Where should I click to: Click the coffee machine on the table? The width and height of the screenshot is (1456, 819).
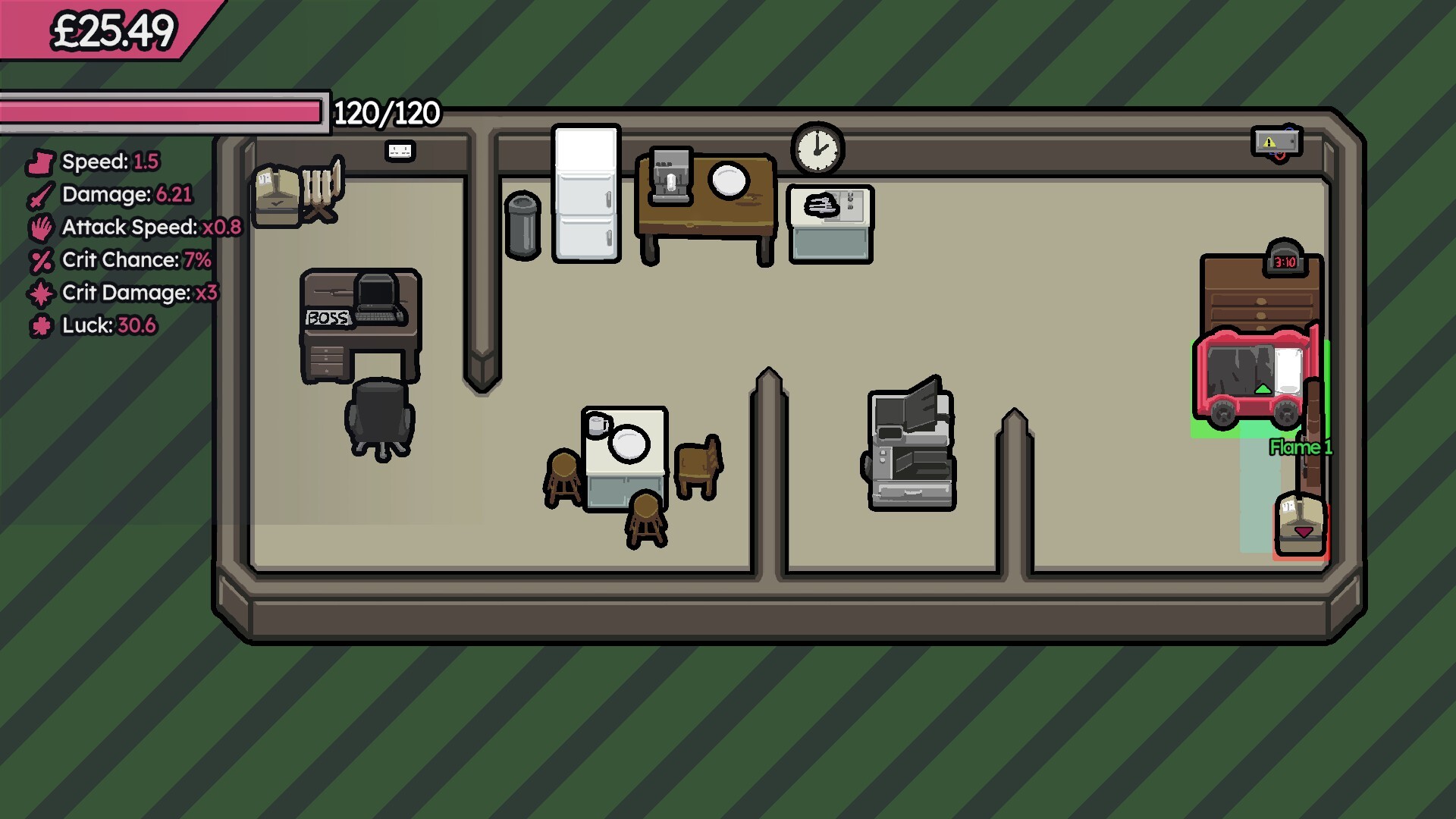(x=670, y=177)
